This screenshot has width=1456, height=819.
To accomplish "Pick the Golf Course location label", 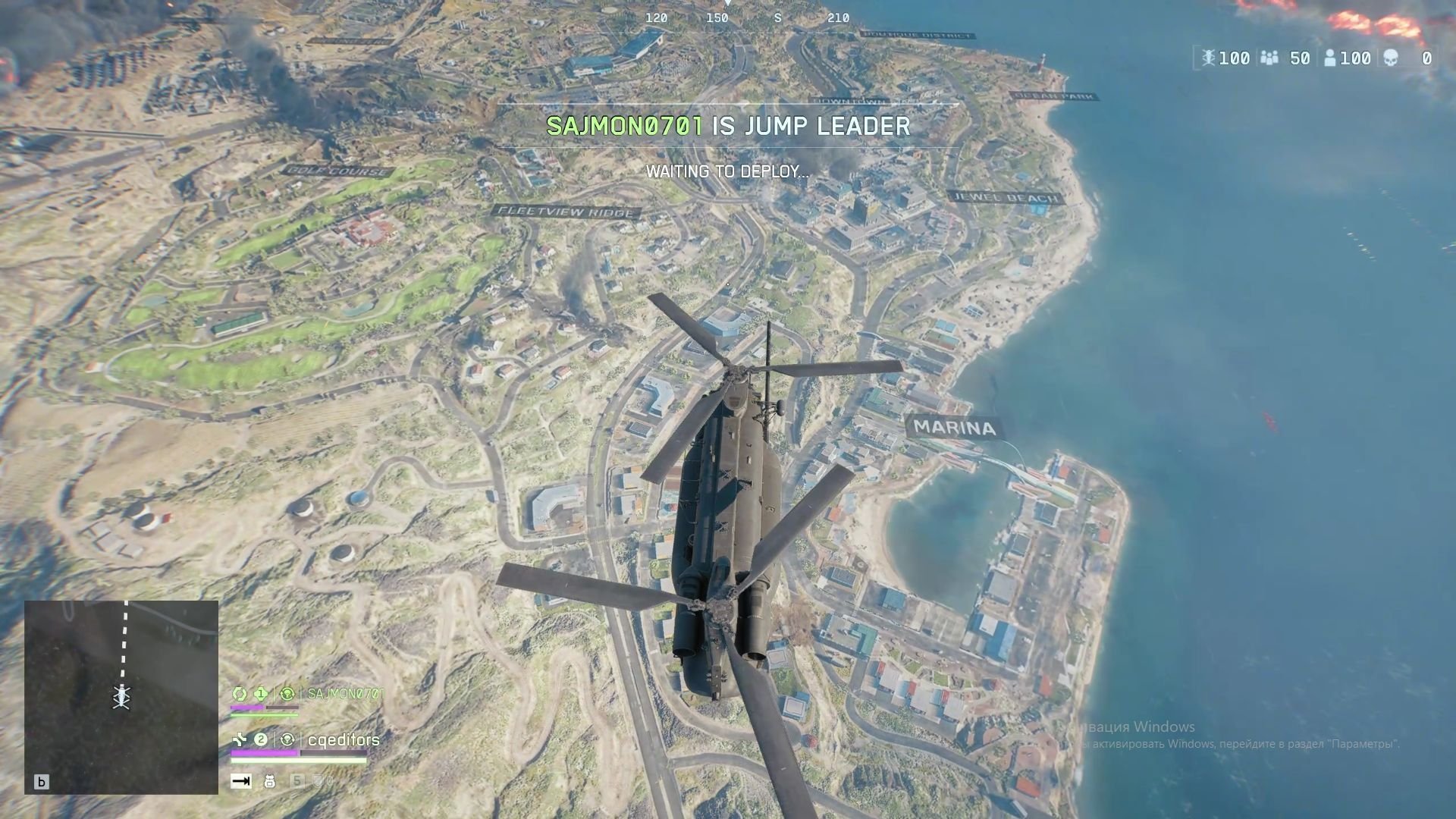I will click(x=337, y=171).
